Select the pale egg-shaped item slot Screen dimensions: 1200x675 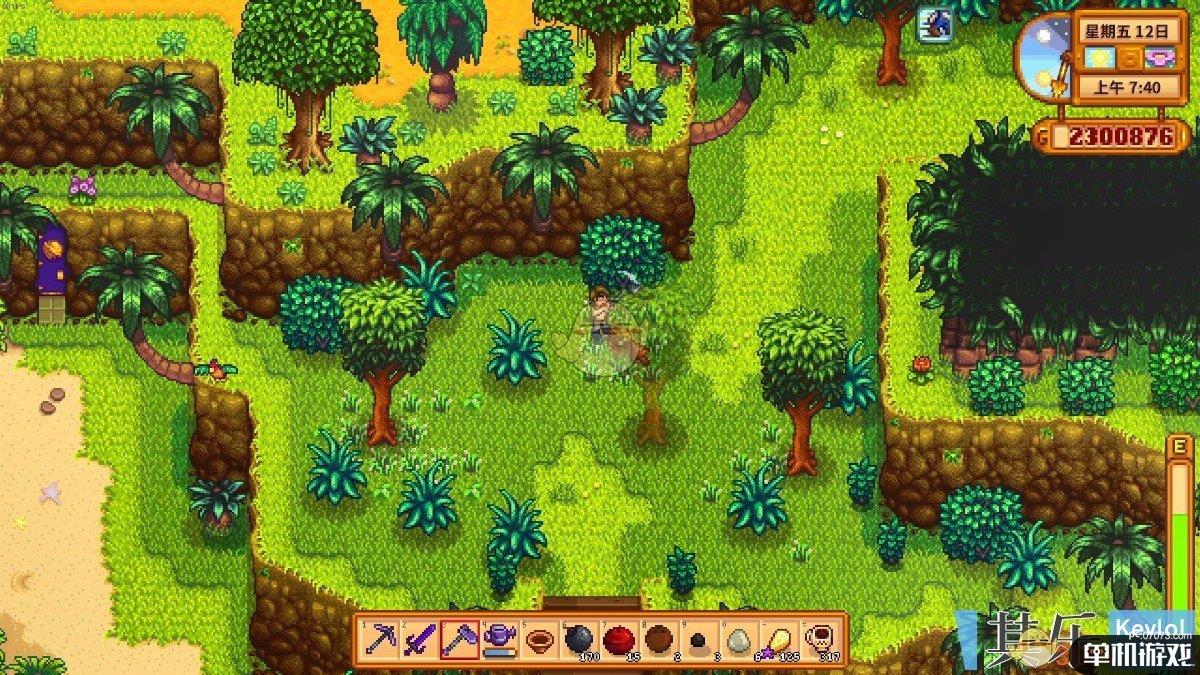pos(739,638)
